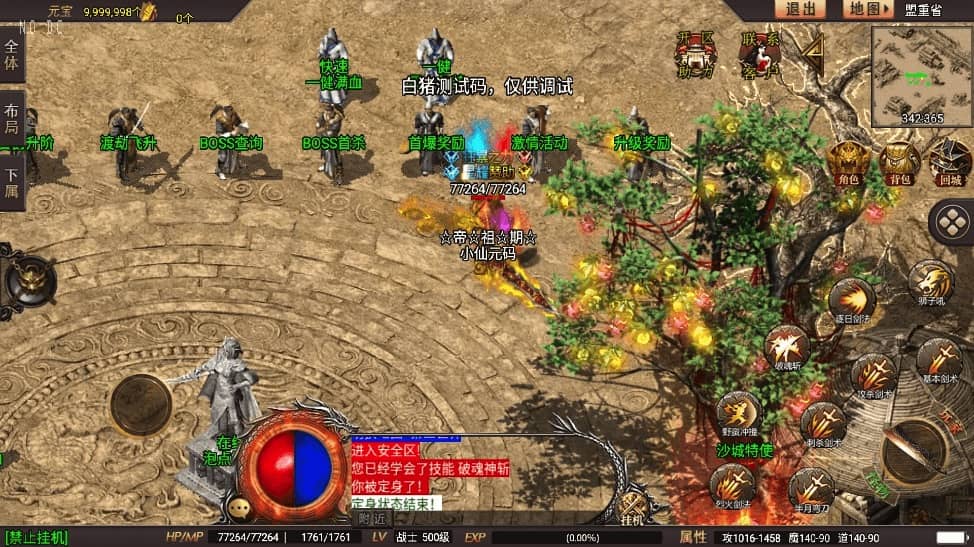Open the 开区助力 event icon
The width and height of the screenshot is (974, 547).
click(x=696, y=54)
